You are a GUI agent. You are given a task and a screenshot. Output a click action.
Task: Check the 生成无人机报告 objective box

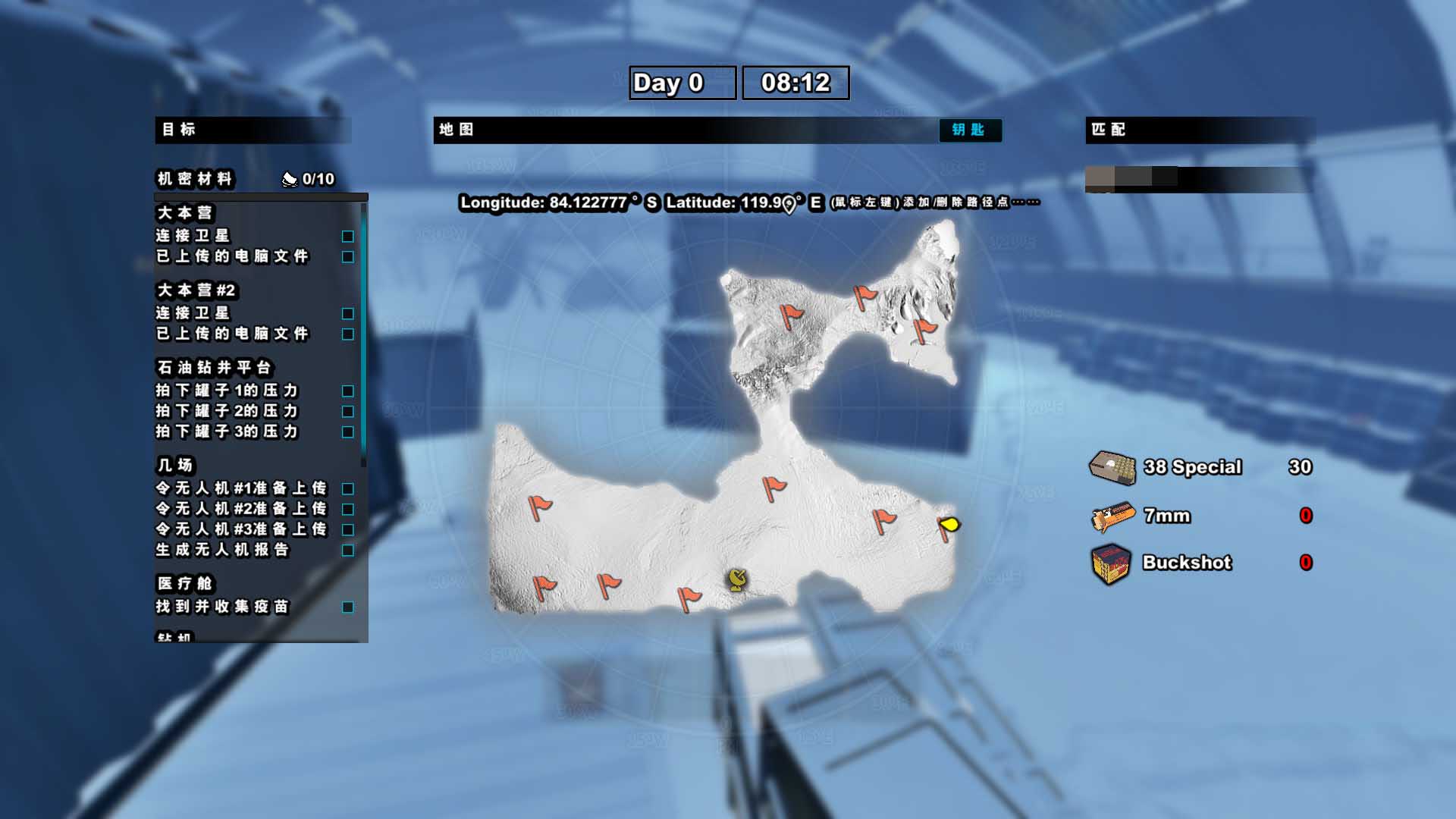(348, 551)
